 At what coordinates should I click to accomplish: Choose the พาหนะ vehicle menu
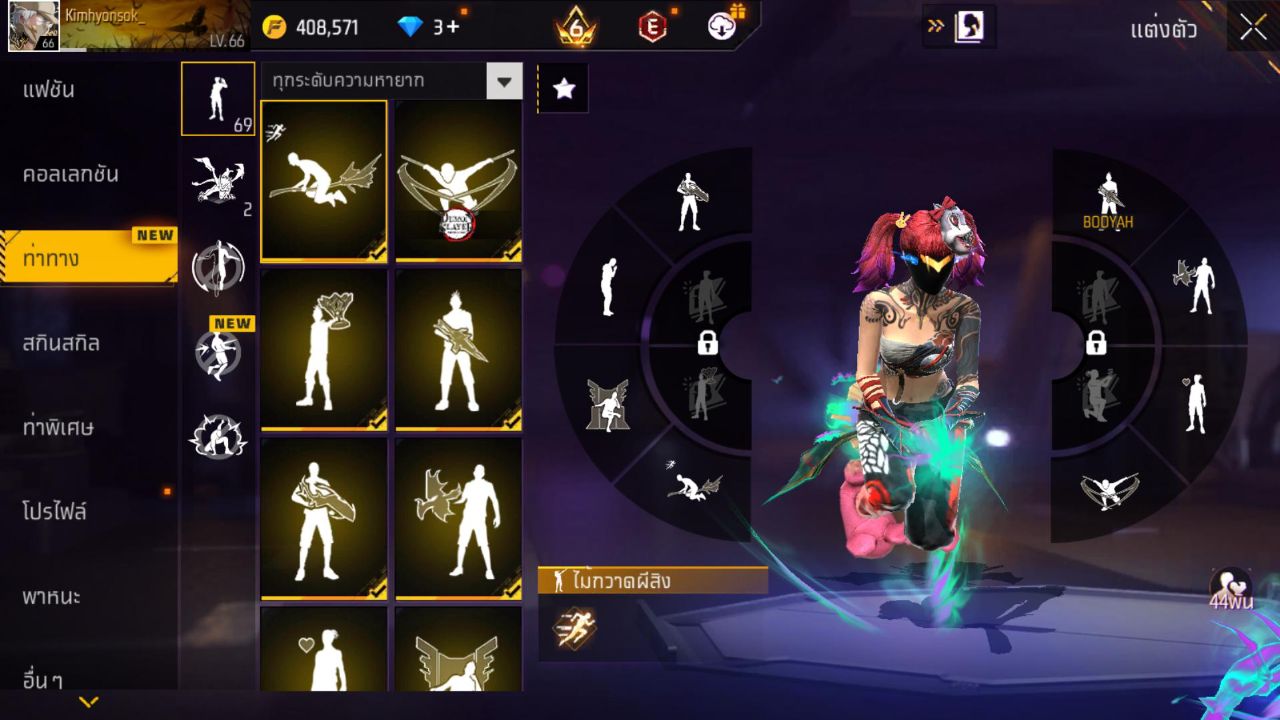pyautogui.click(x=52, y=597)
